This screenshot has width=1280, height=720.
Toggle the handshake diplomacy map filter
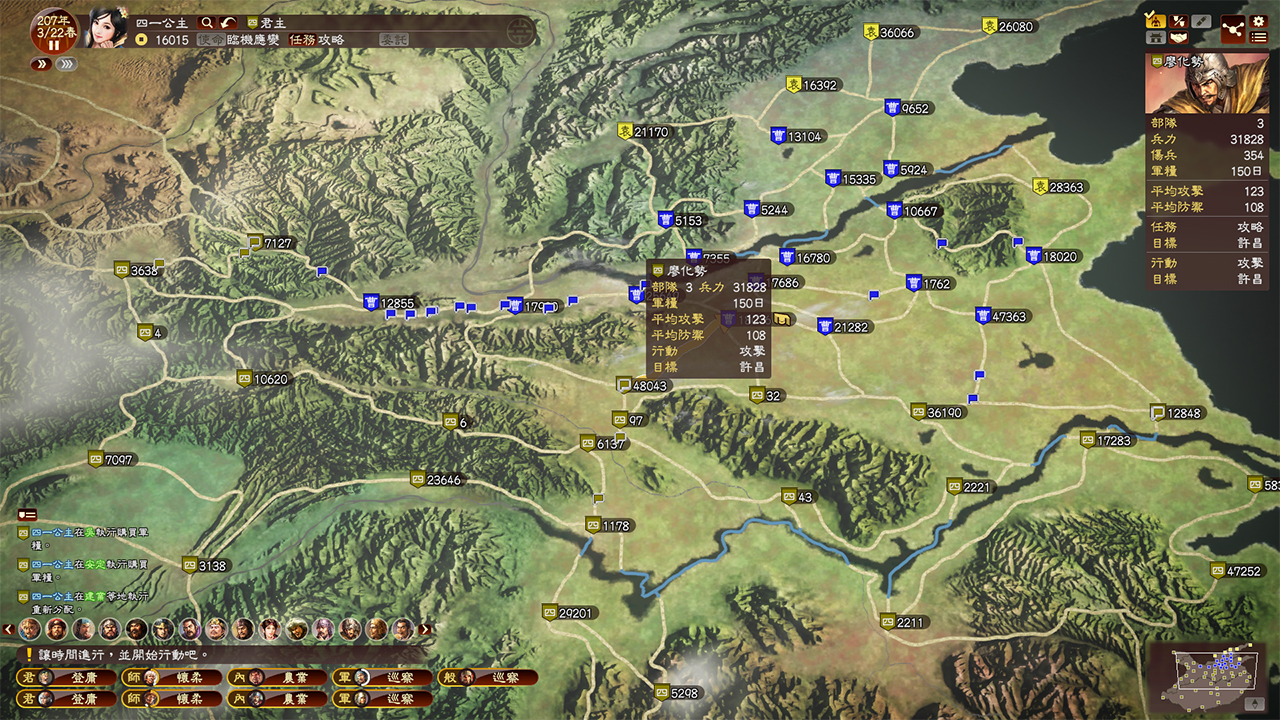(x=1179, y=38)
